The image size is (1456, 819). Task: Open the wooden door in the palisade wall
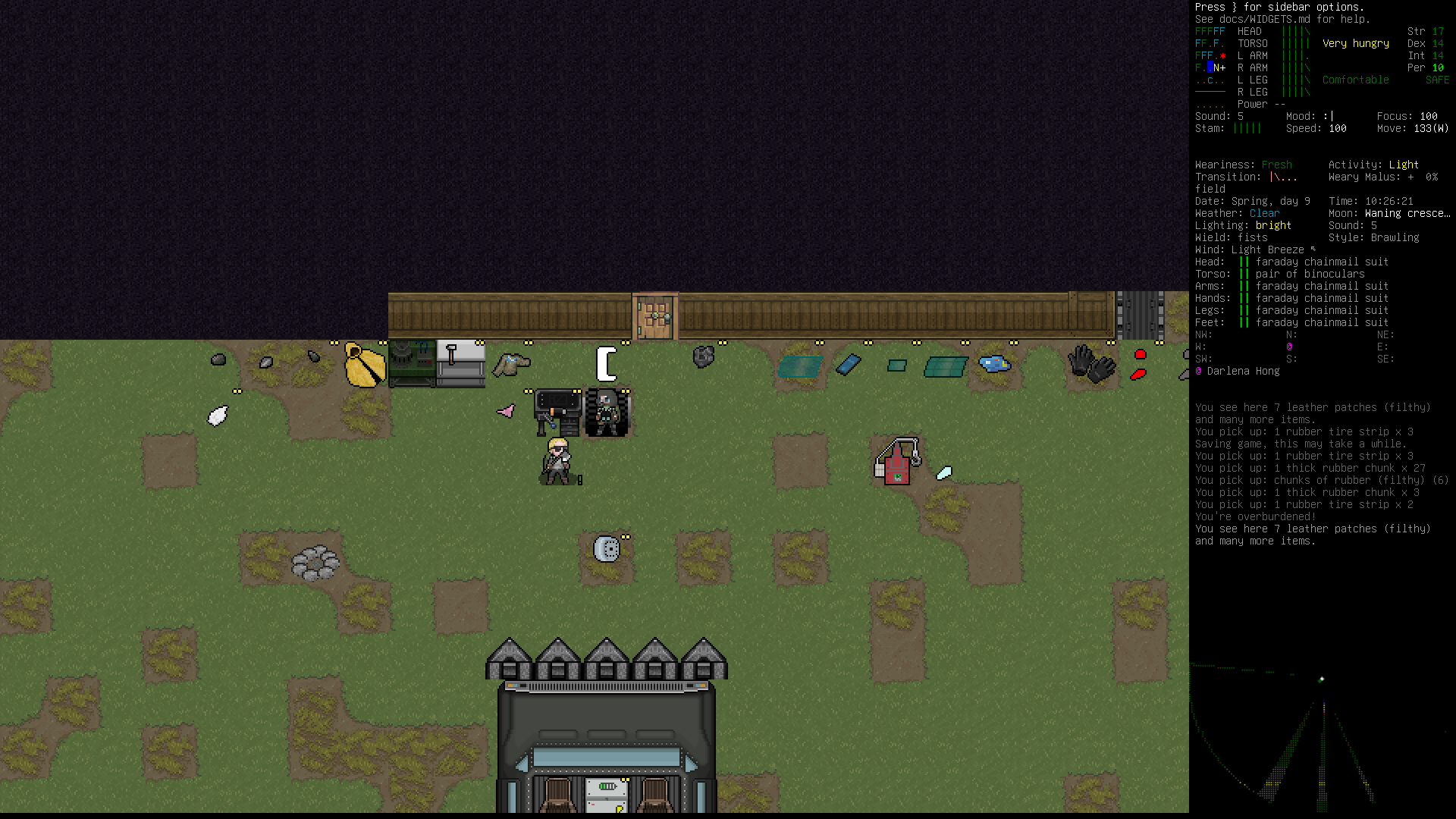point(654,315)
